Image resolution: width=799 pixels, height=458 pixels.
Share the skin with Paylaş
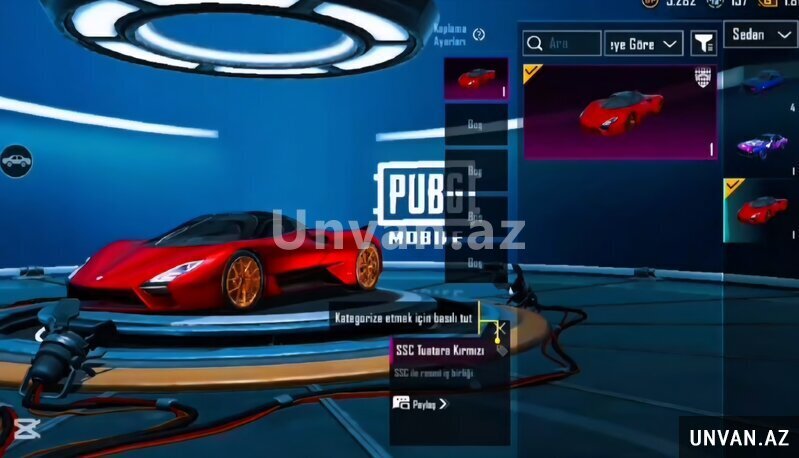420,404
